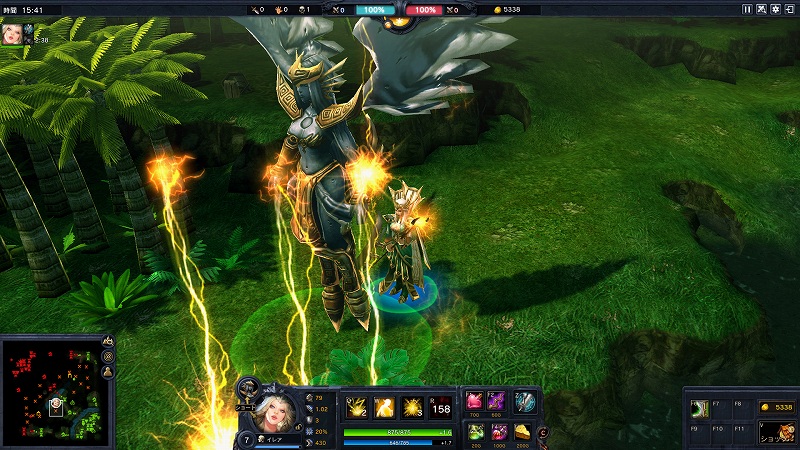
Task: Activate the Q lightning ability
Action: tap(357, 407)
